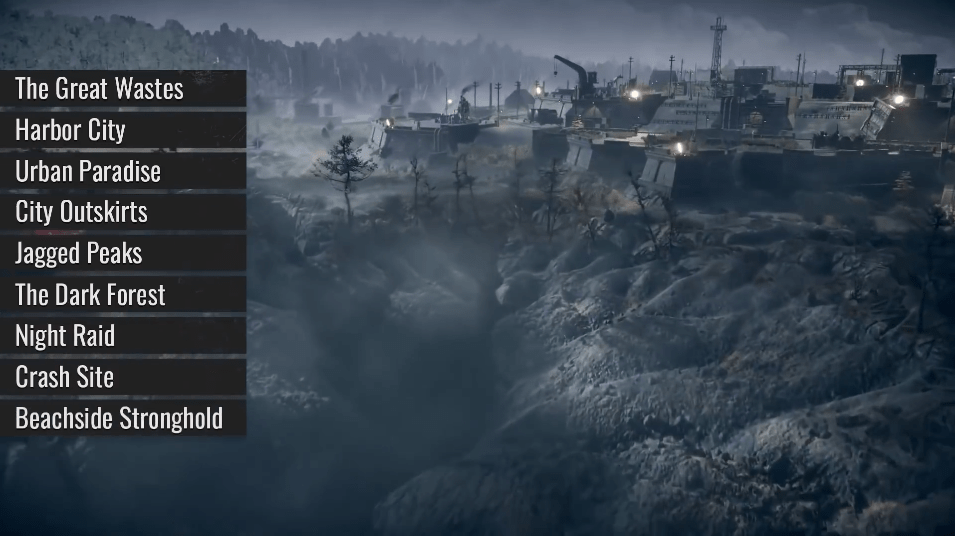
Task: Choose The Dark Forest entry
Action: click(122, 295)
